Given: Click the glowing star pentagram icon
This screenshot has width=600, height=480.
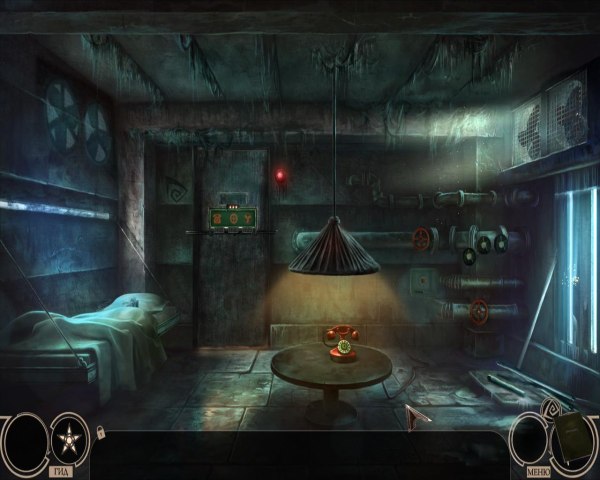Looking at the screenshot, I should point(70,439).
